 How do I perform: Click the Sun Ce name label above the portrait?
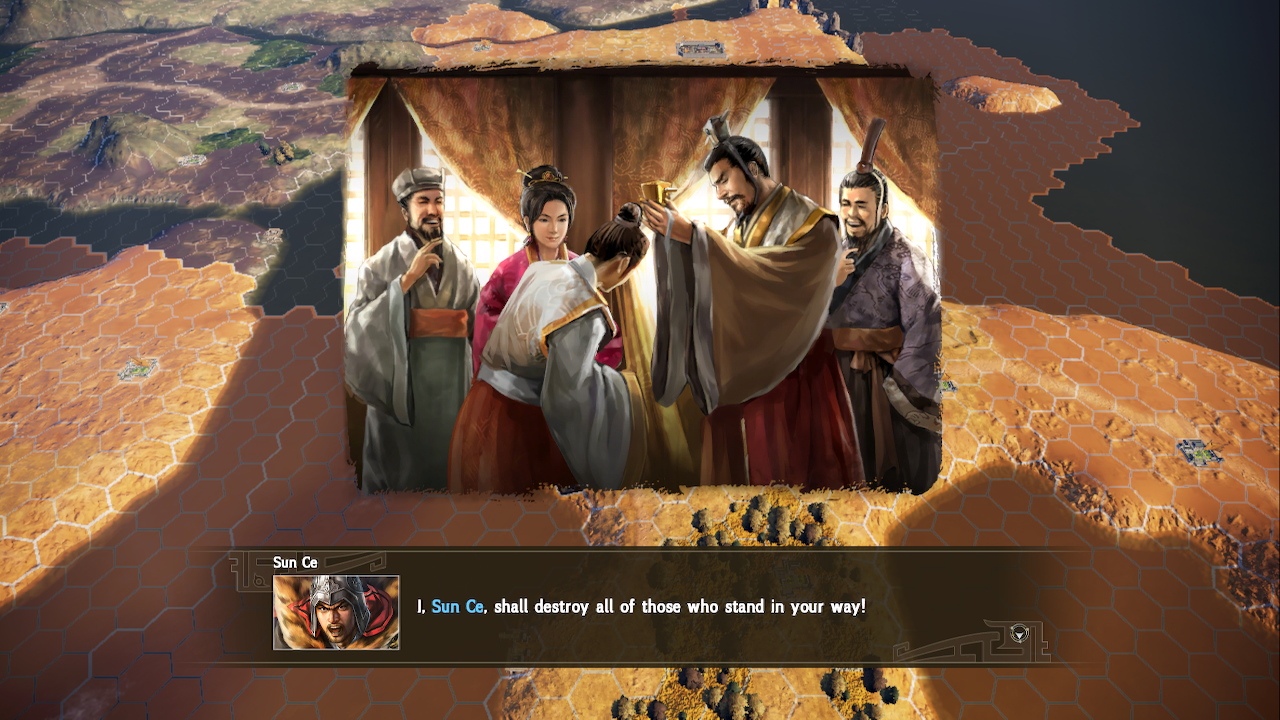click(295, 562)
